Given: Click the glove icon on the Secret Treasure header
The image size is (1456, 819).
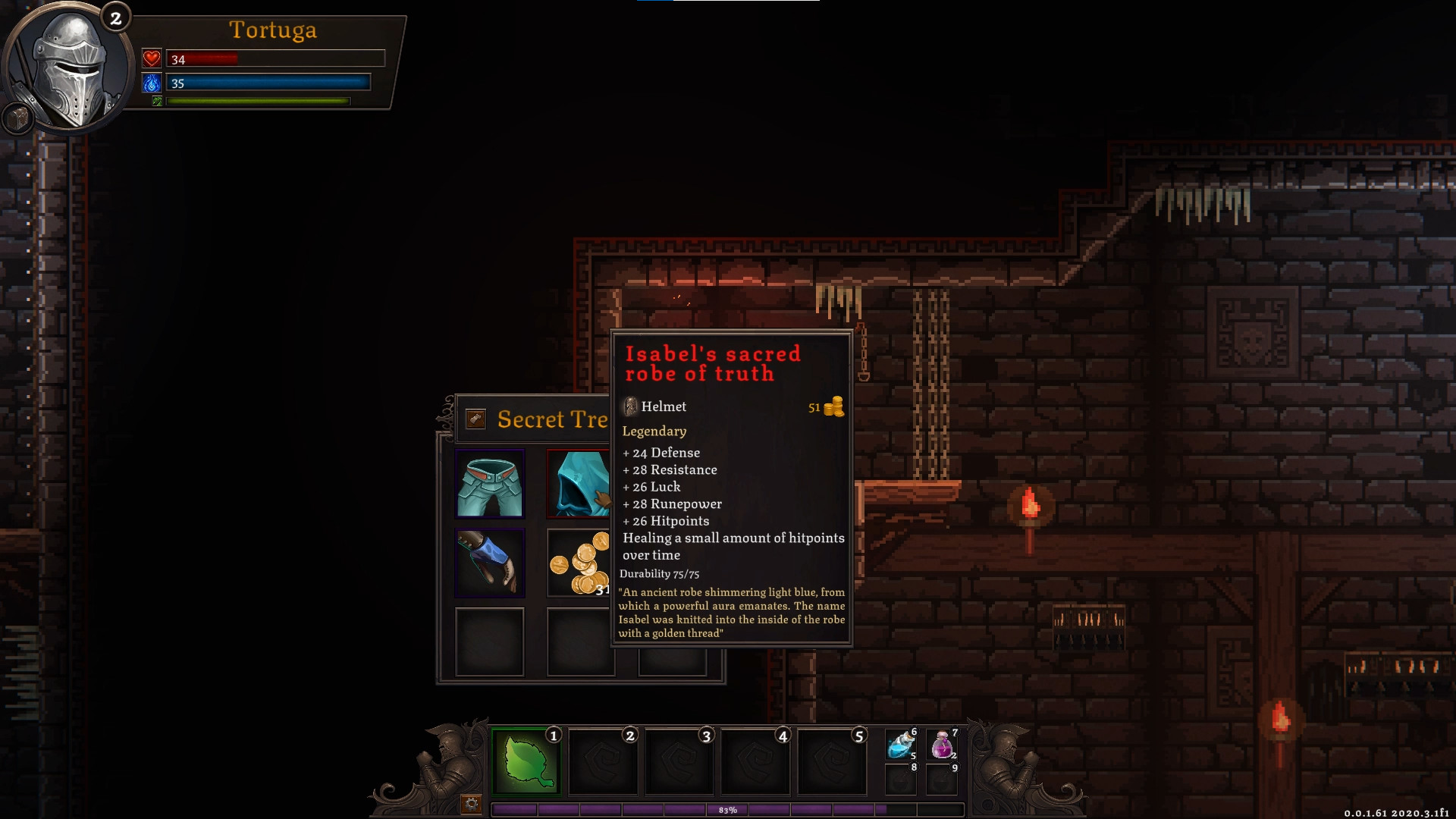Looking at the screenshot, I should coord(475,419).
